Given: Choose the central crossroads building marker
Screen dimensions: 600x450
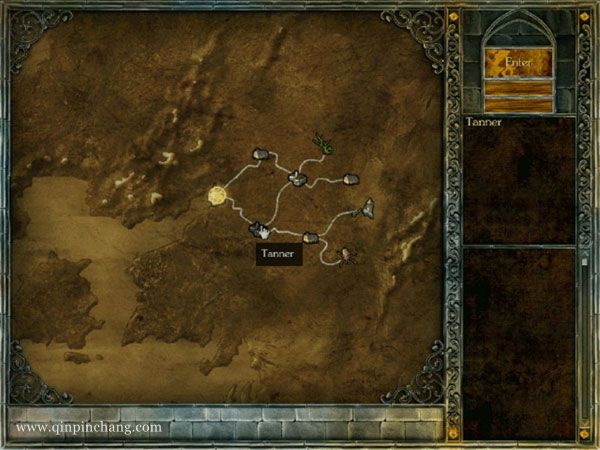Looking at the screenshot, I should pos(297,178).
